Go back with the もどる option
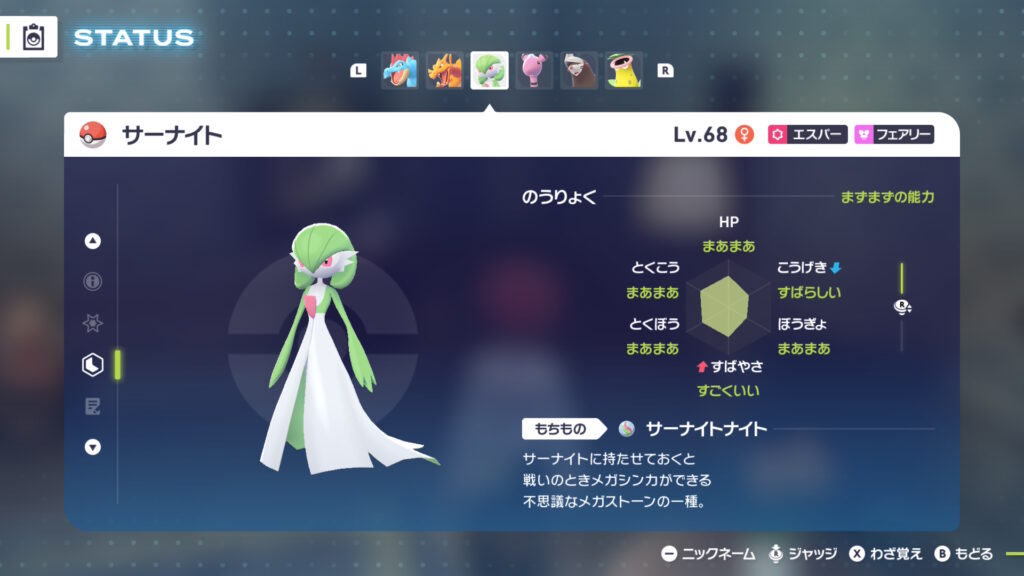This screenshot has width=1024, height=576. [x=964, y=553]
